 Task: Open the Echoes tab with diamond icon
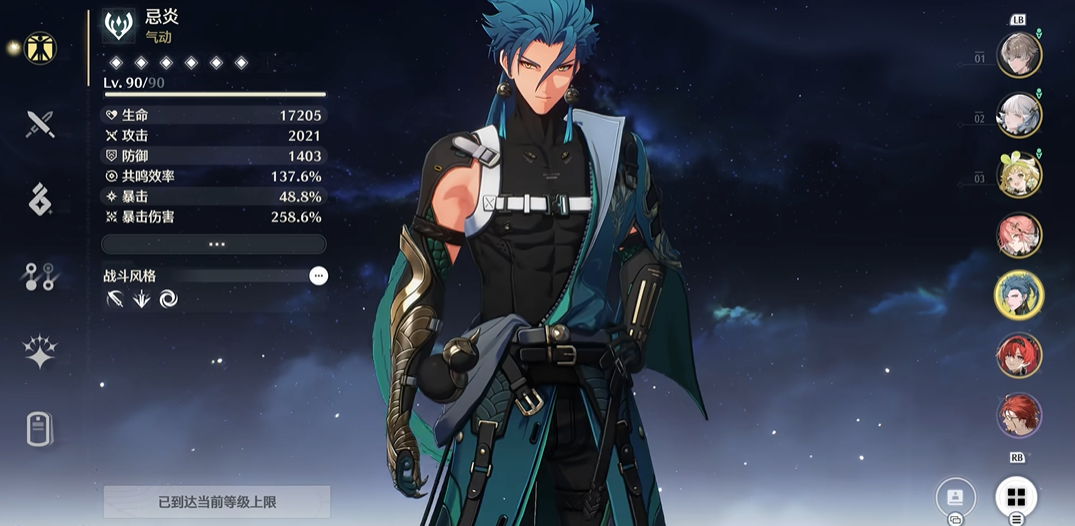pyautogui.click(x=40, y=200)
